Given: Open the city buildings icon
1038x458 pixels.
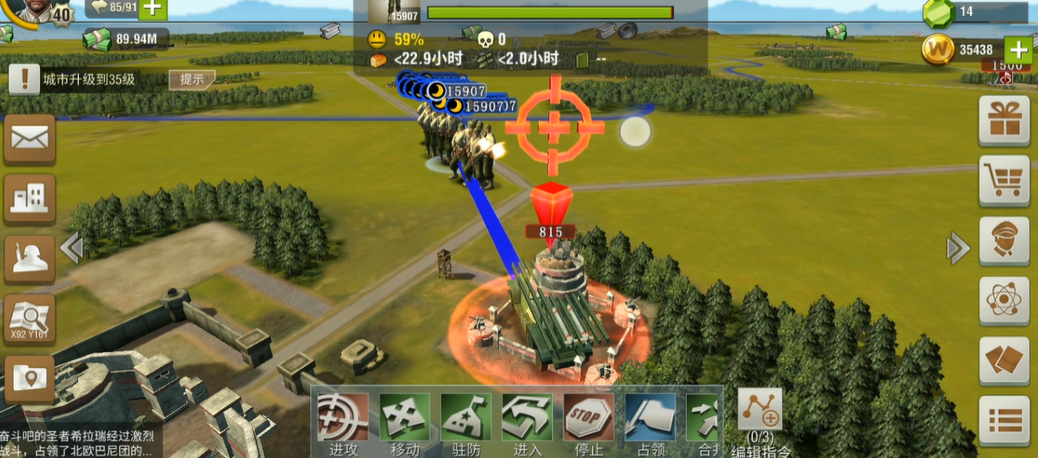Looking at the screenshot, I should (29, 199).
